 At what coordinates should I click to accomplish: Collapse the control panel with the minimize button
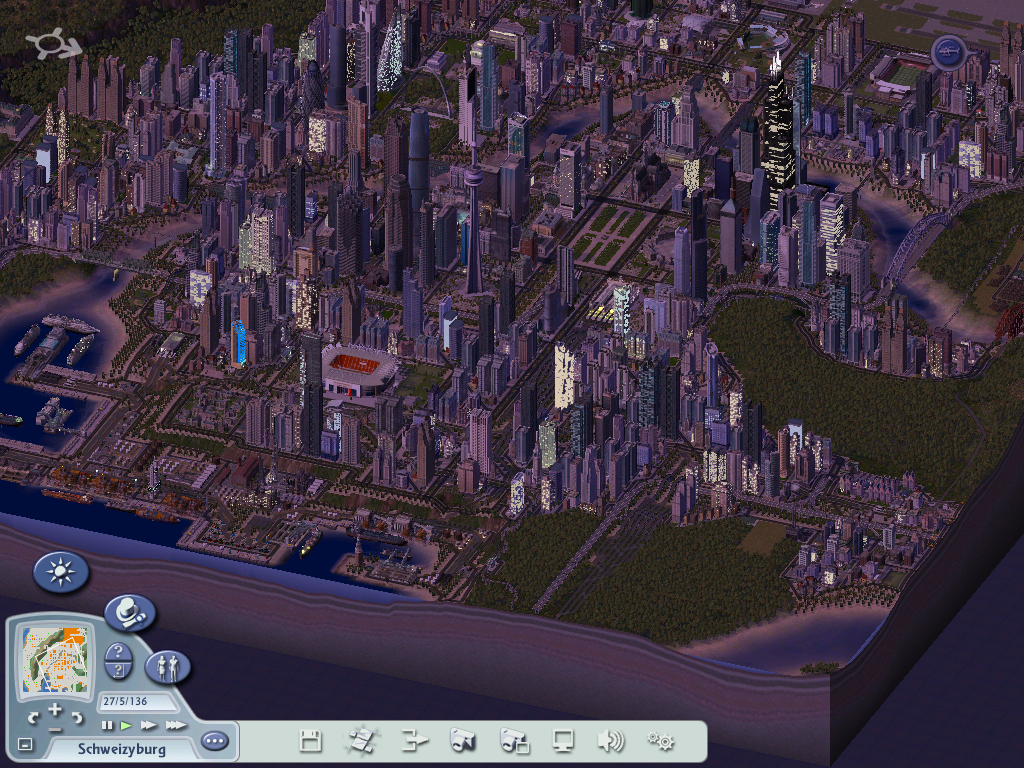(25, 744)
